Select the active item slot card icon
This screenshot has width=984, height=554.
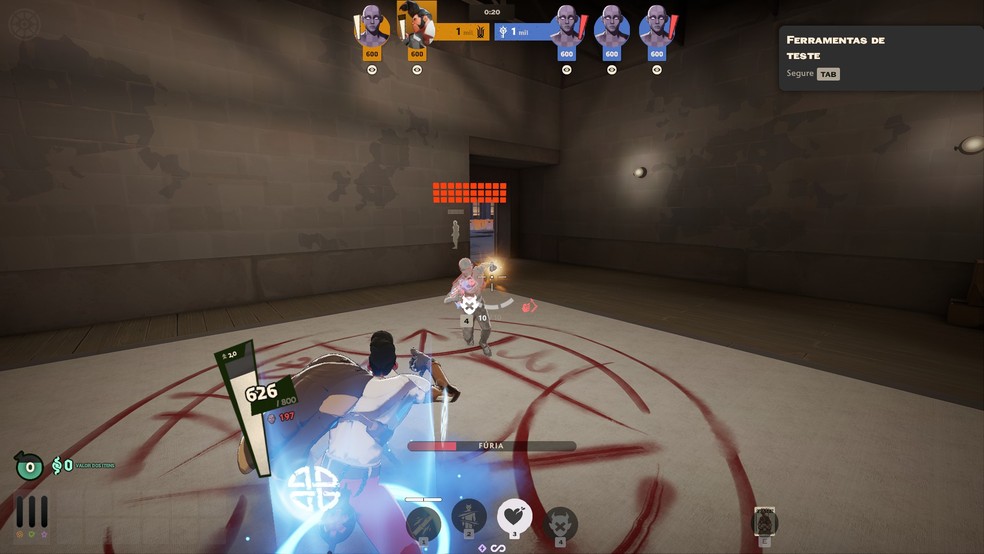click(x=765, y=522)
